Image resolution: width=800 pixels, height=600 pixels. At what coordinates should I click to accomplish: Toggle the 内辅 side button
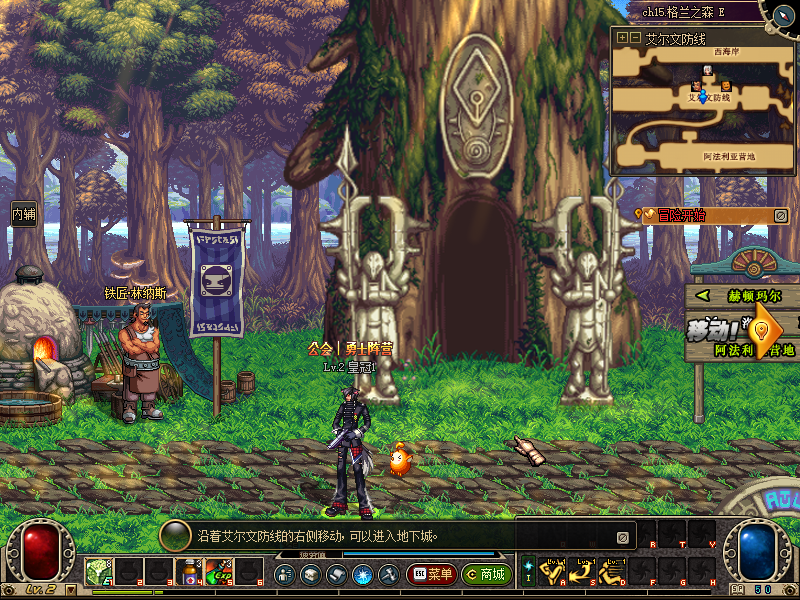[x=23, y=214]
